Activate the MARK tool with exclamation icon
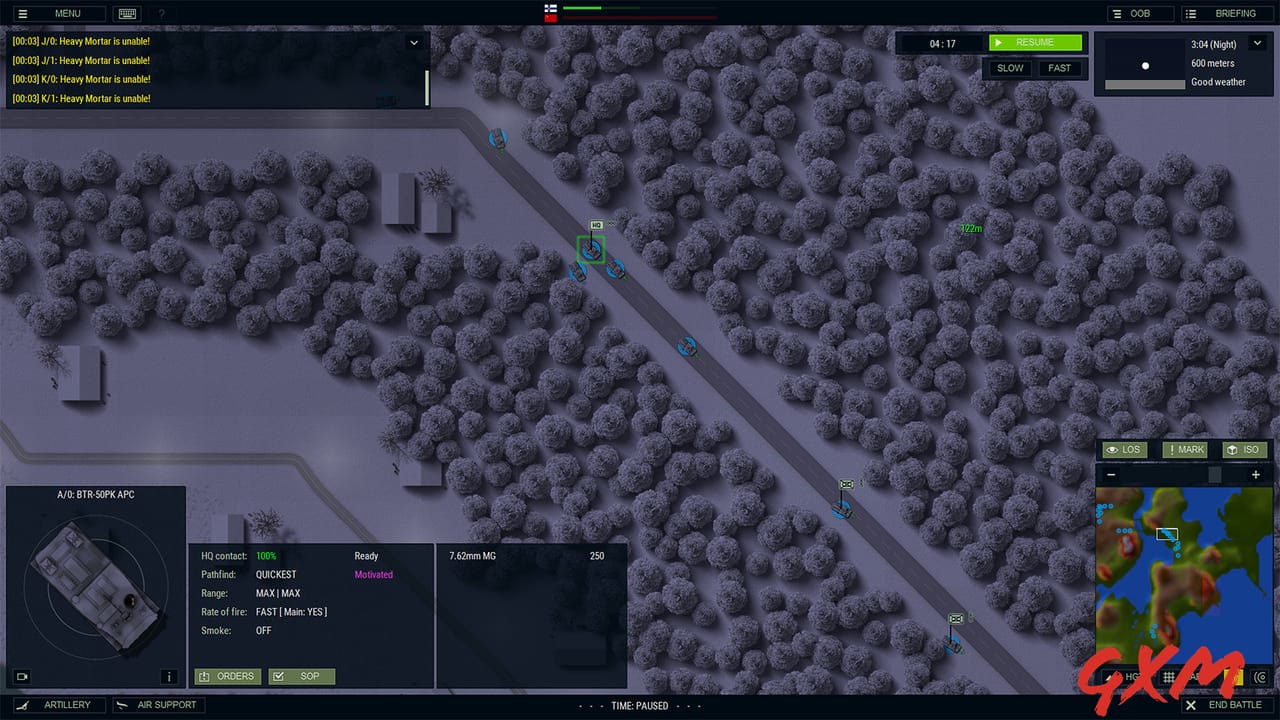The width and height of the screenshot is (1280, 720). pyautogui.click(x=1185, y=449)
